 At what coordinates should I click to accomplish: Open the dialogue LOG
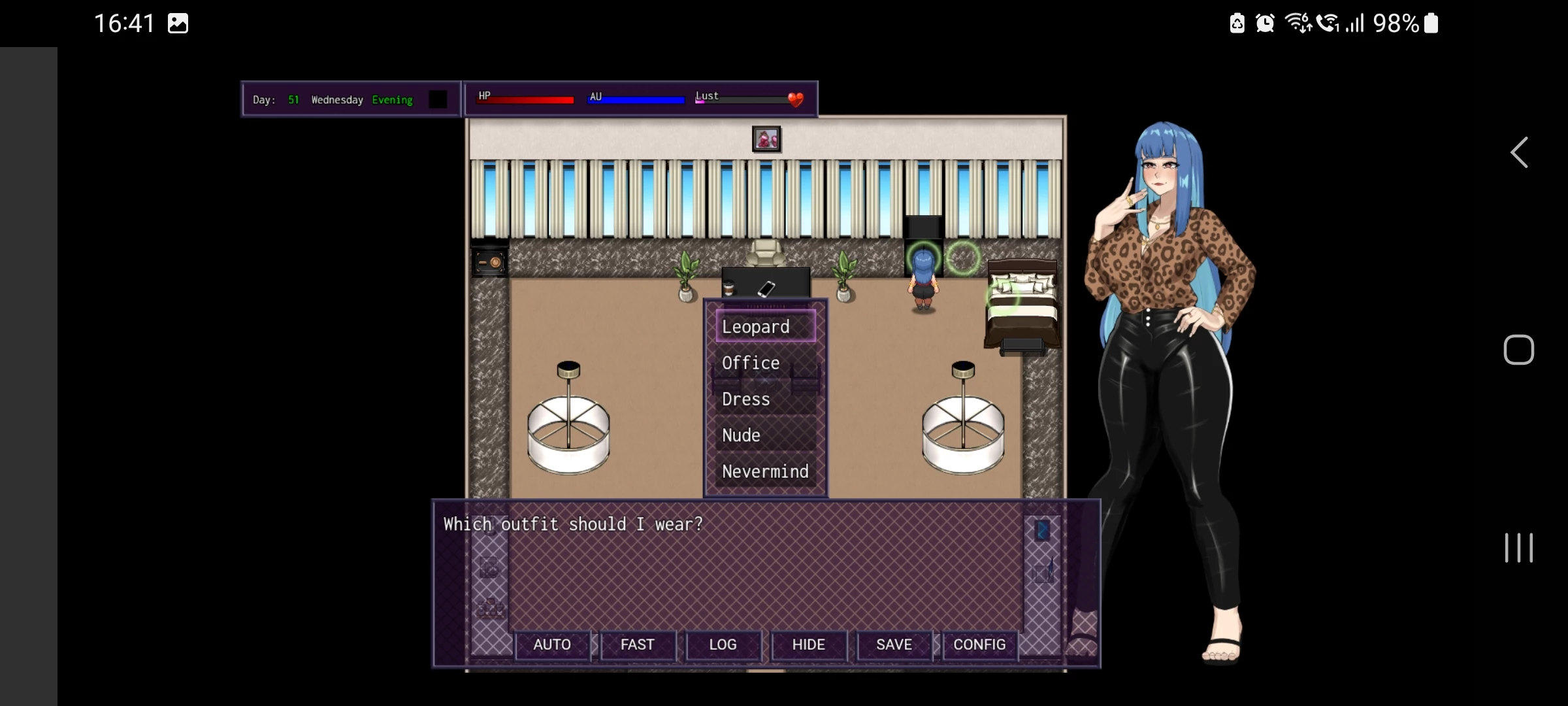pyautogui.click(x=723, y=645)
